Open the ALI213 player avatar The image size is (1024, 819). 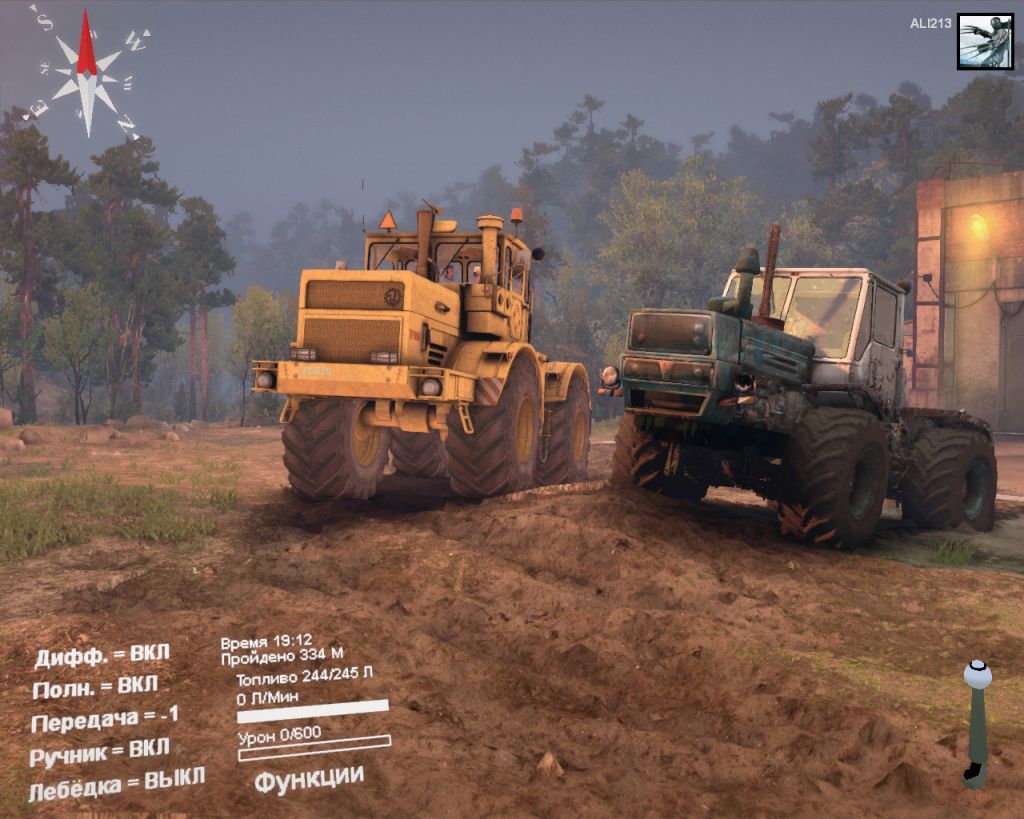tap(985, 41)
